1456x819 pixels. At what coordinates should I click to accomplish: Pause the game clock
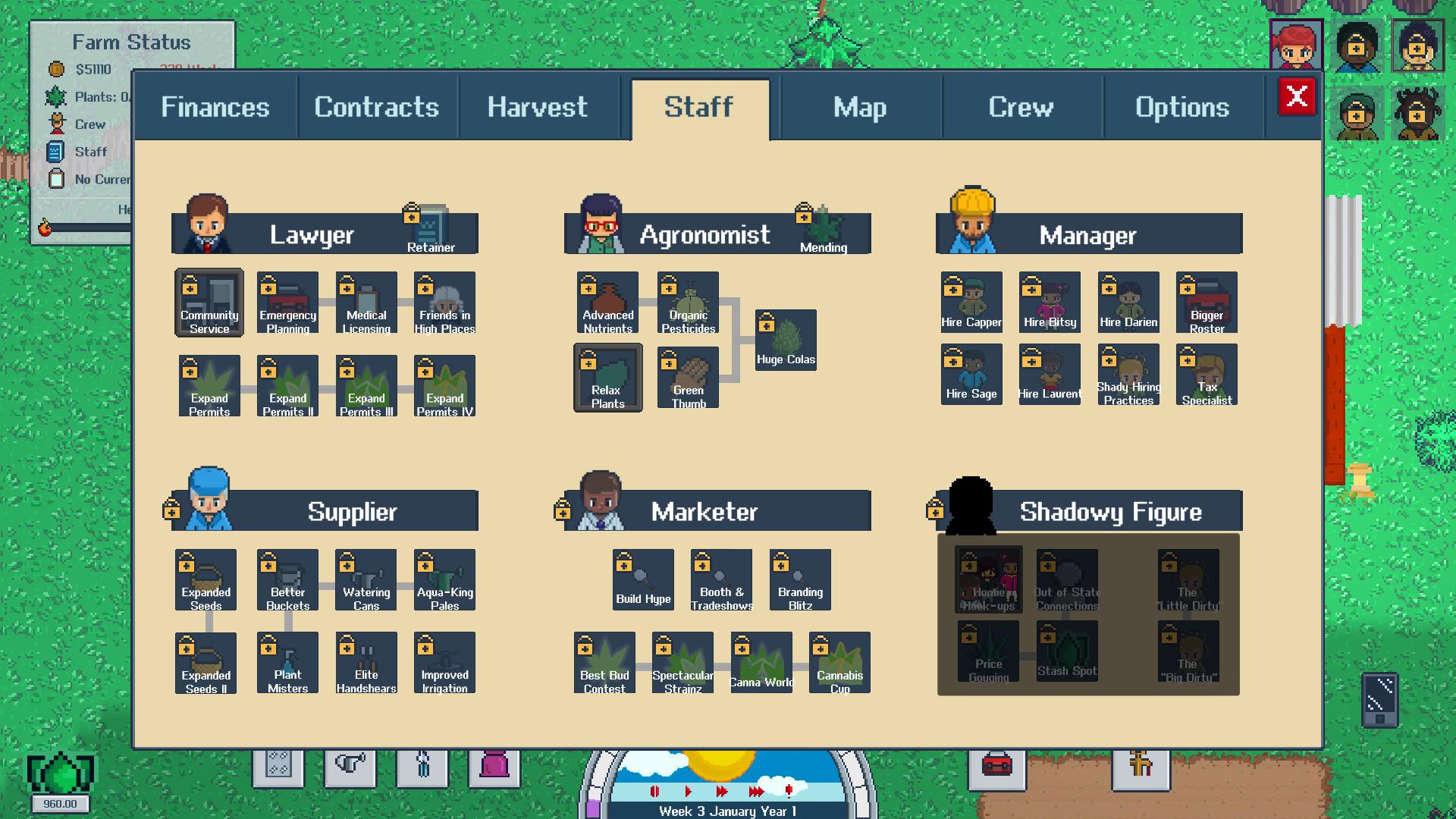pos(655,790)
